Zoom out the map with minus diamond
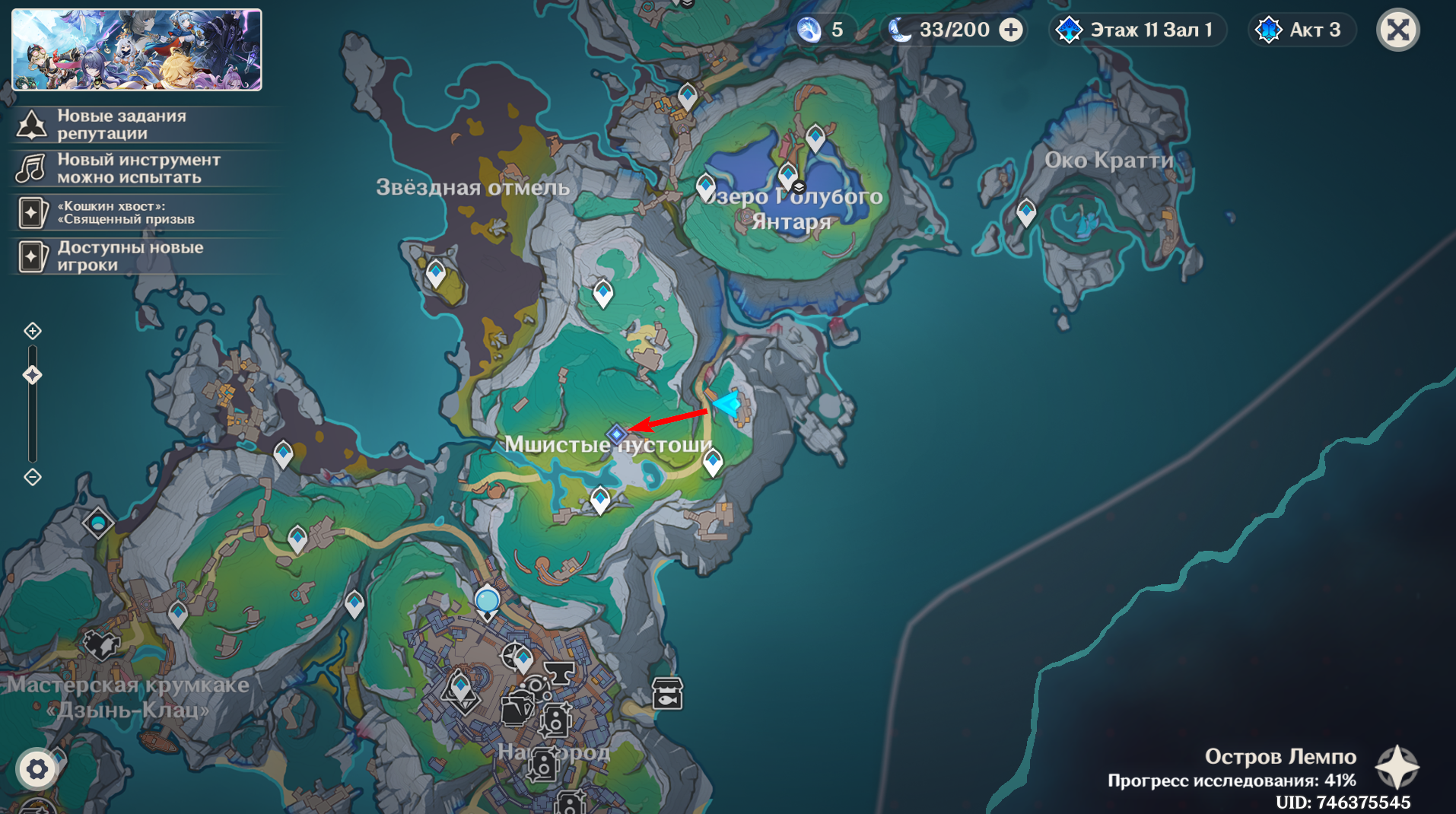The image size is (1456, 814). coord(33,477)
